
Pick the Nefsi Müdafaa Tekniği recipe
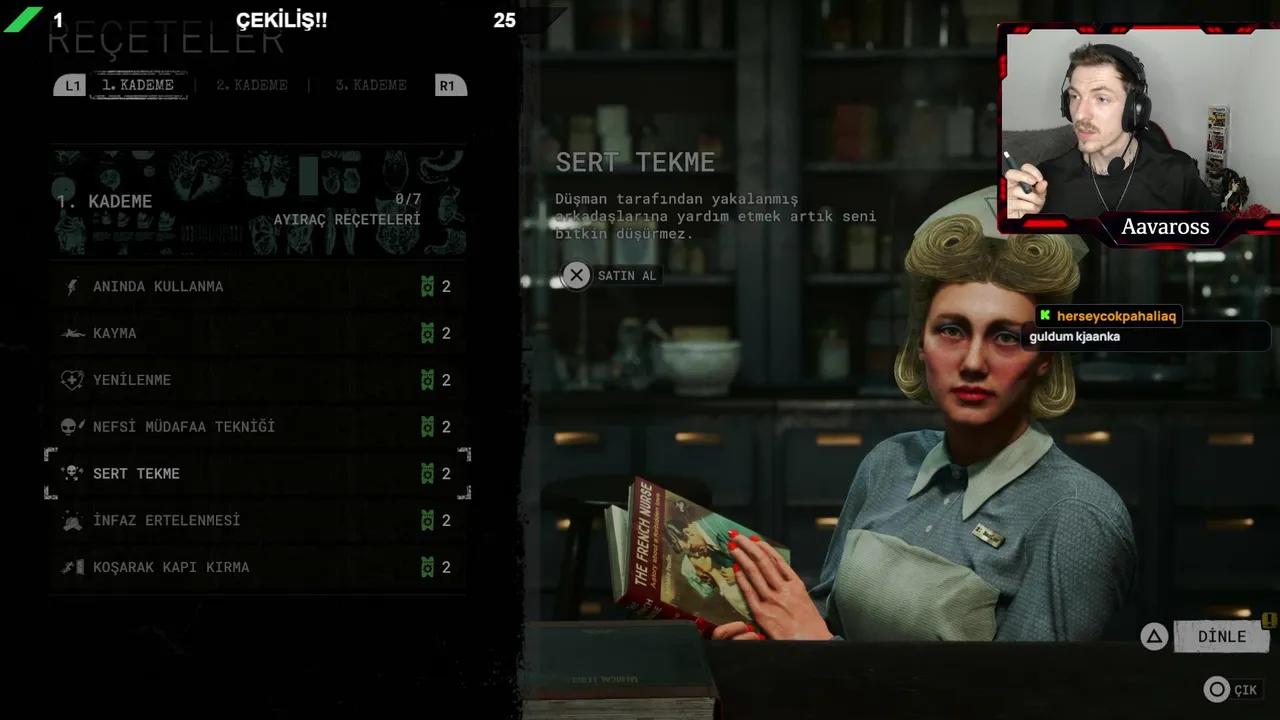(183, 427)
